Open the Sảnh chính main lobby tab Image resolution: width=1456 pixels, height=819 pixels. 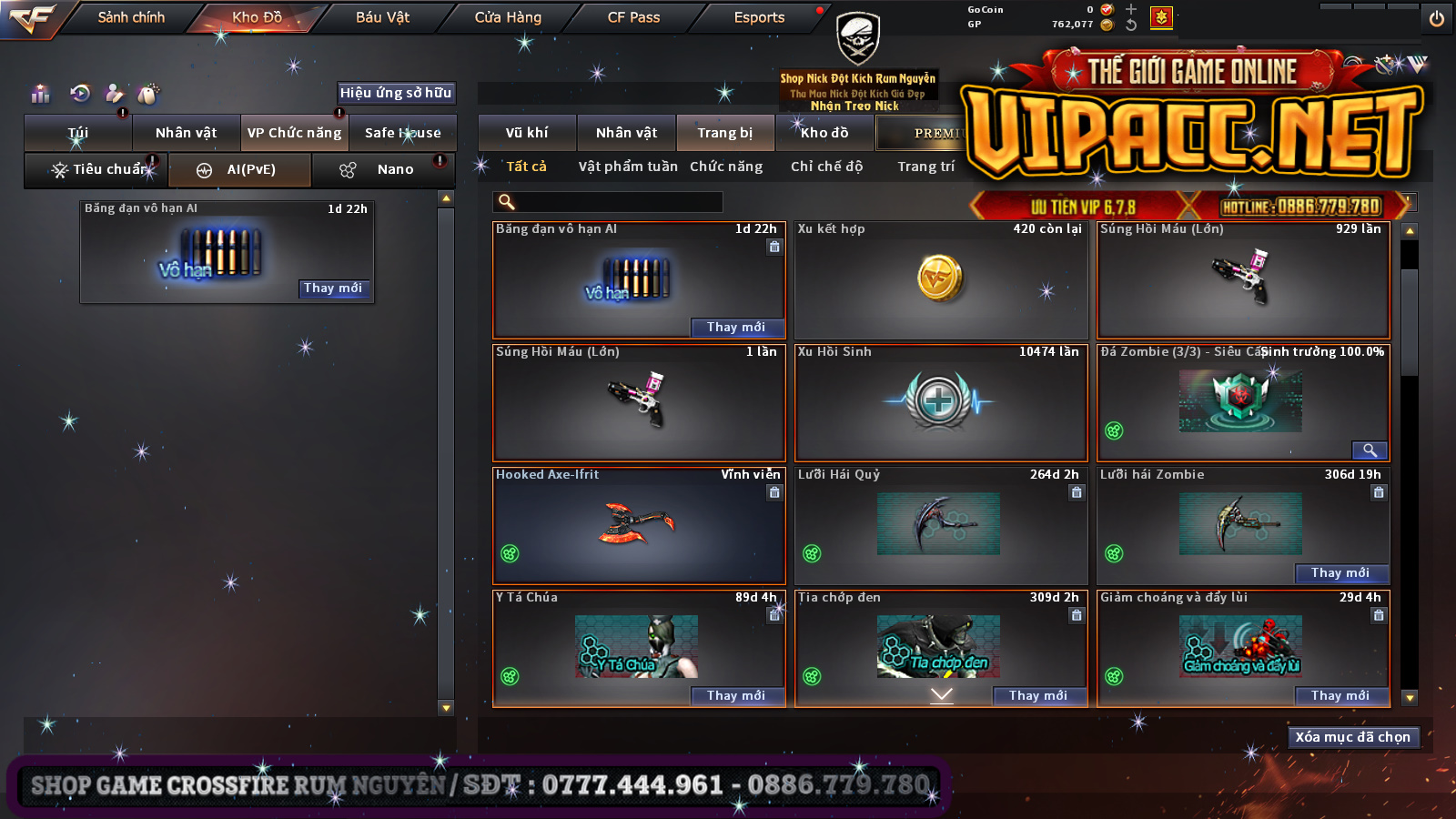(x=131, y=17)
